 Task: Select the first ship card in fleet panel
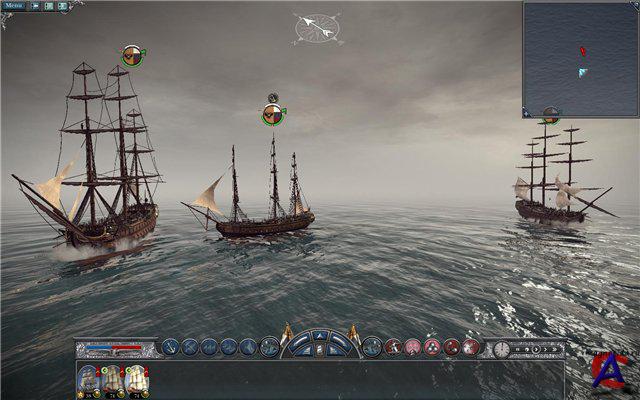(x=89, y=380)
